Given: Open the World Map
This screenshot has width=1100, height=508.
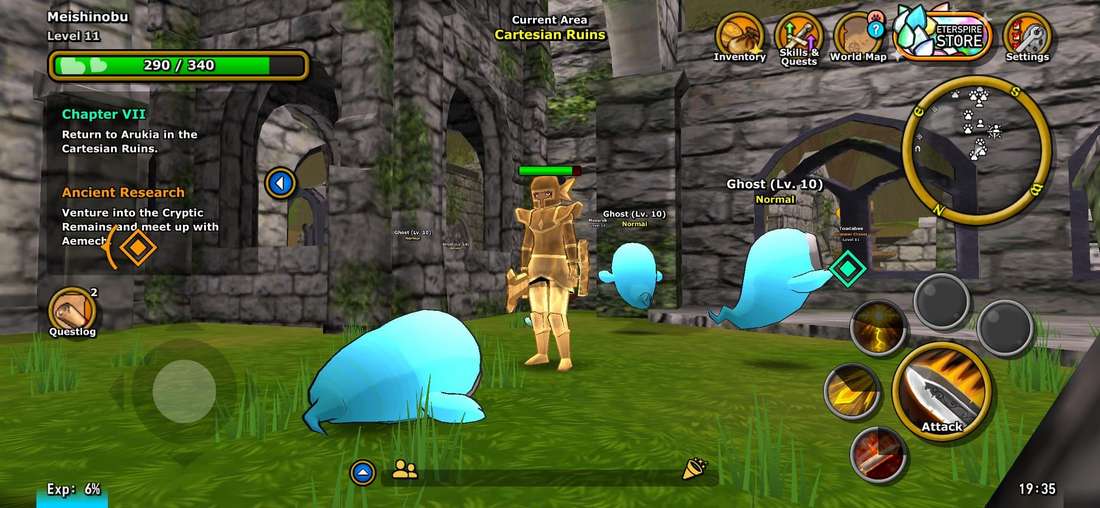Looking at the screenshot, I should [858, 37].
